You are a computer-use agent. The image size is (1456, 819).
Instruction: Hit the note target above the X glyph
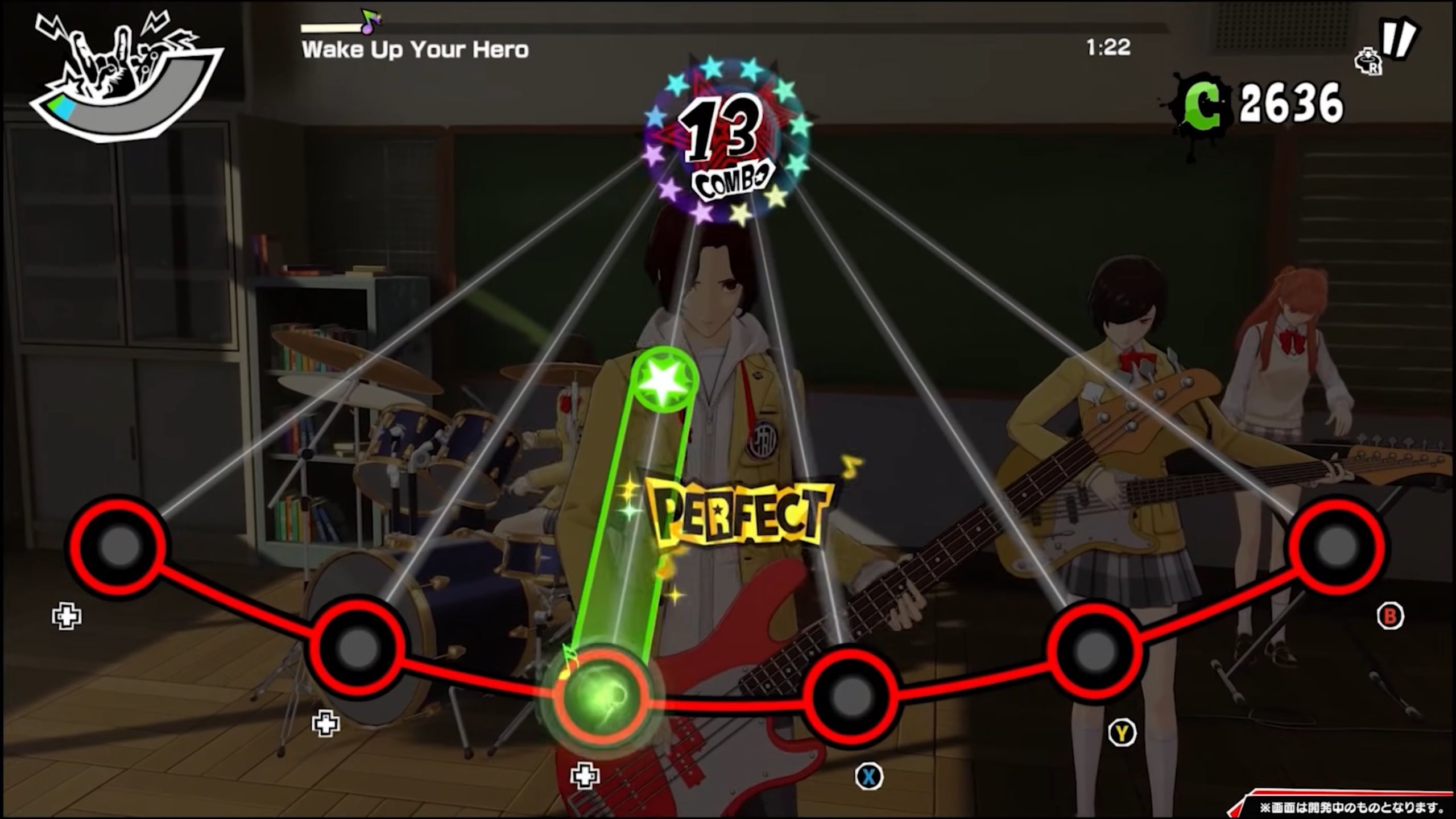(x=852, y=695)
